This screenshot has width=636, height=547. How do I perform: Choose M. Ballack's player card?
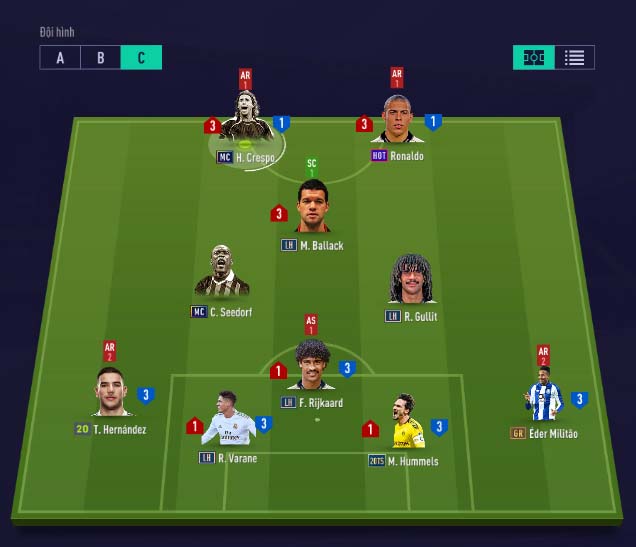click(x=313, y=207)
